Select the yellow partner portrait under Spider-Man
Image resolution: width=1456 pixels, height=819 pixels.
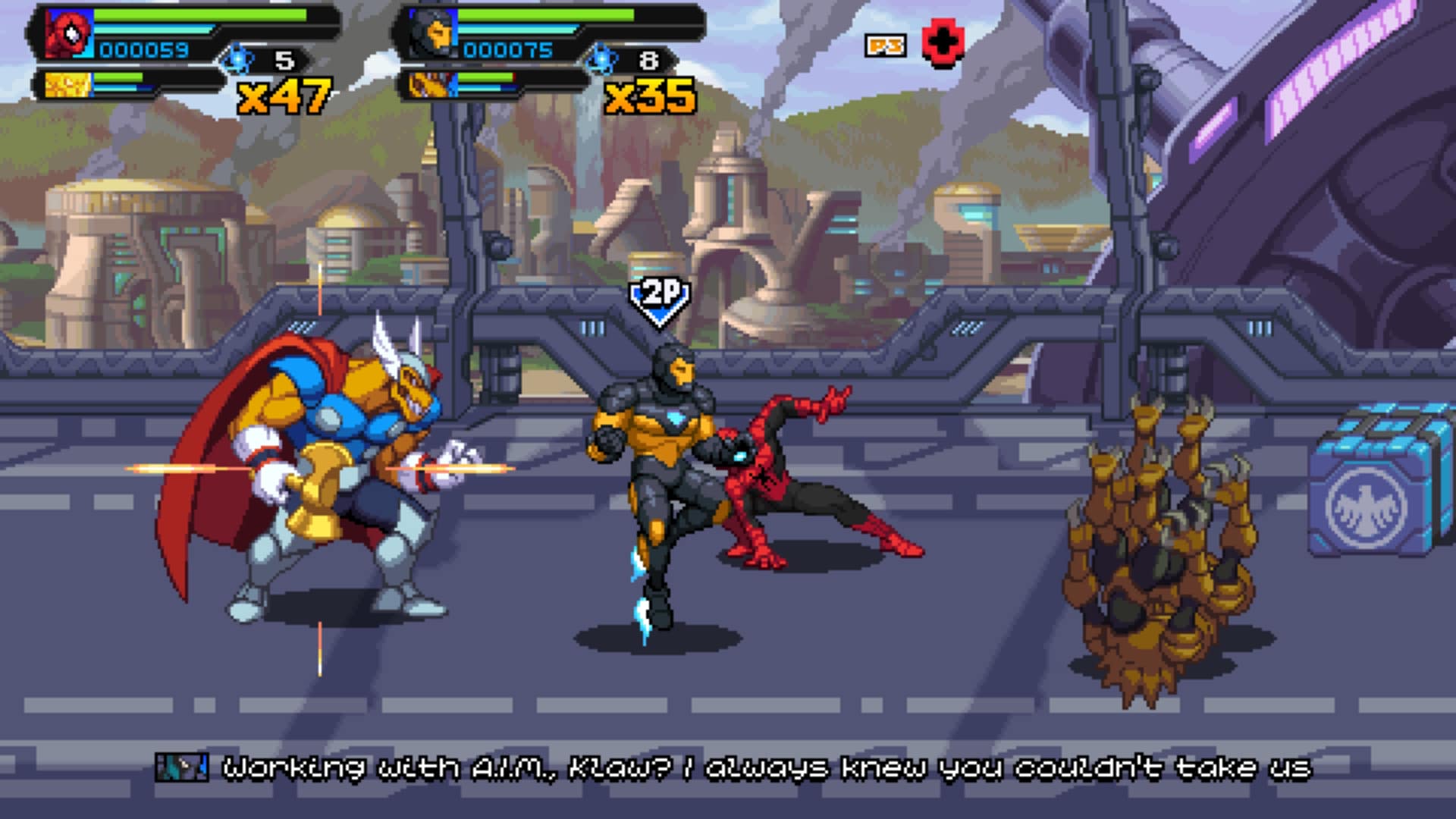click(67, 84)
